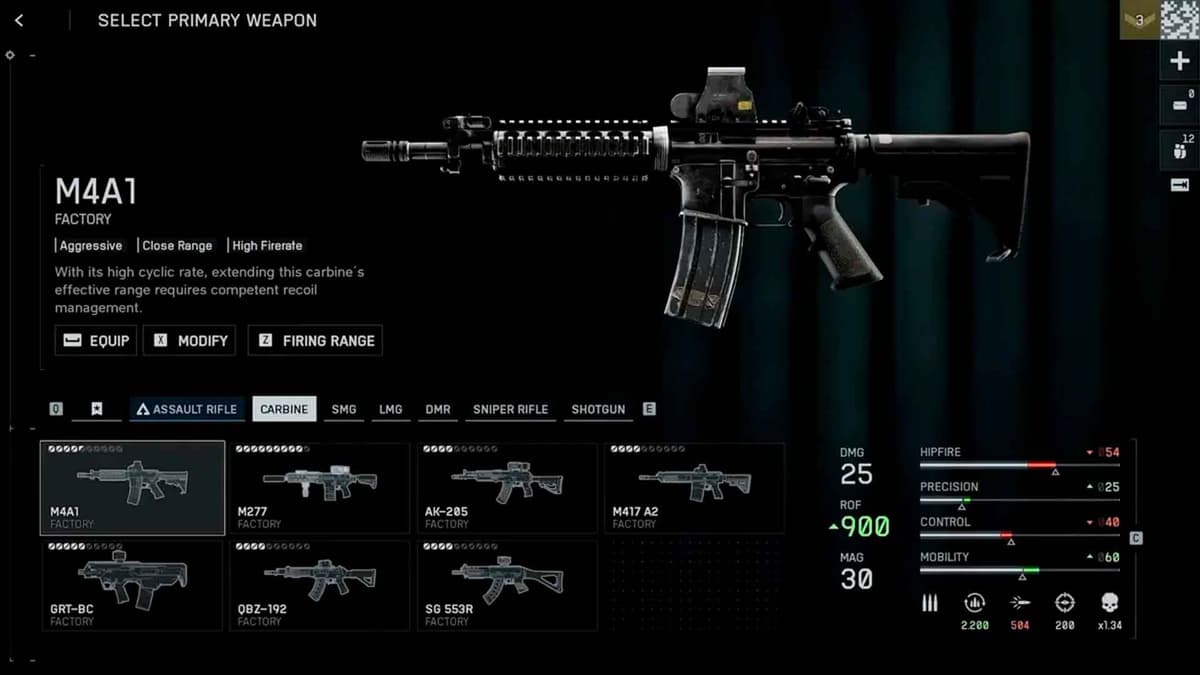
Task: Go back using the top-left arrow
Action: pos(19,20)
